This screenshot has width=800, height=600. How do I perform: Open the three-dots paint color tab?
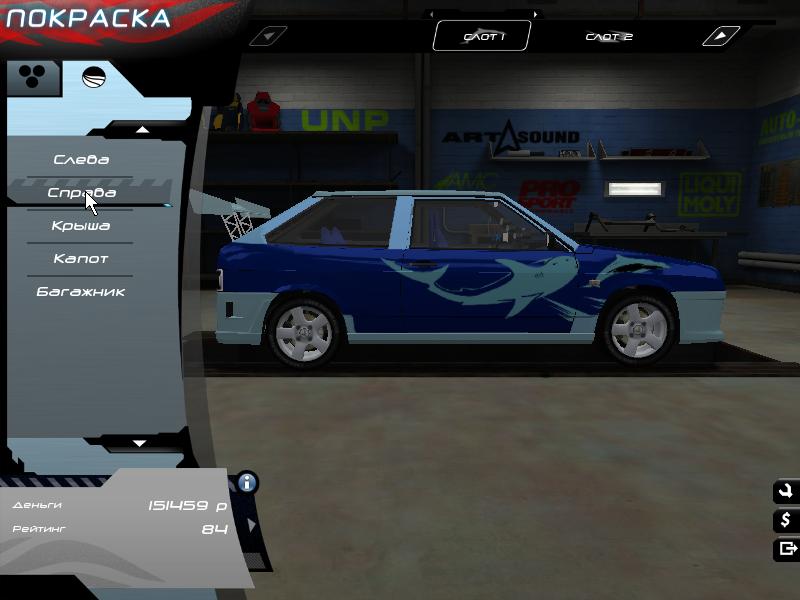(x=32, y=77)
